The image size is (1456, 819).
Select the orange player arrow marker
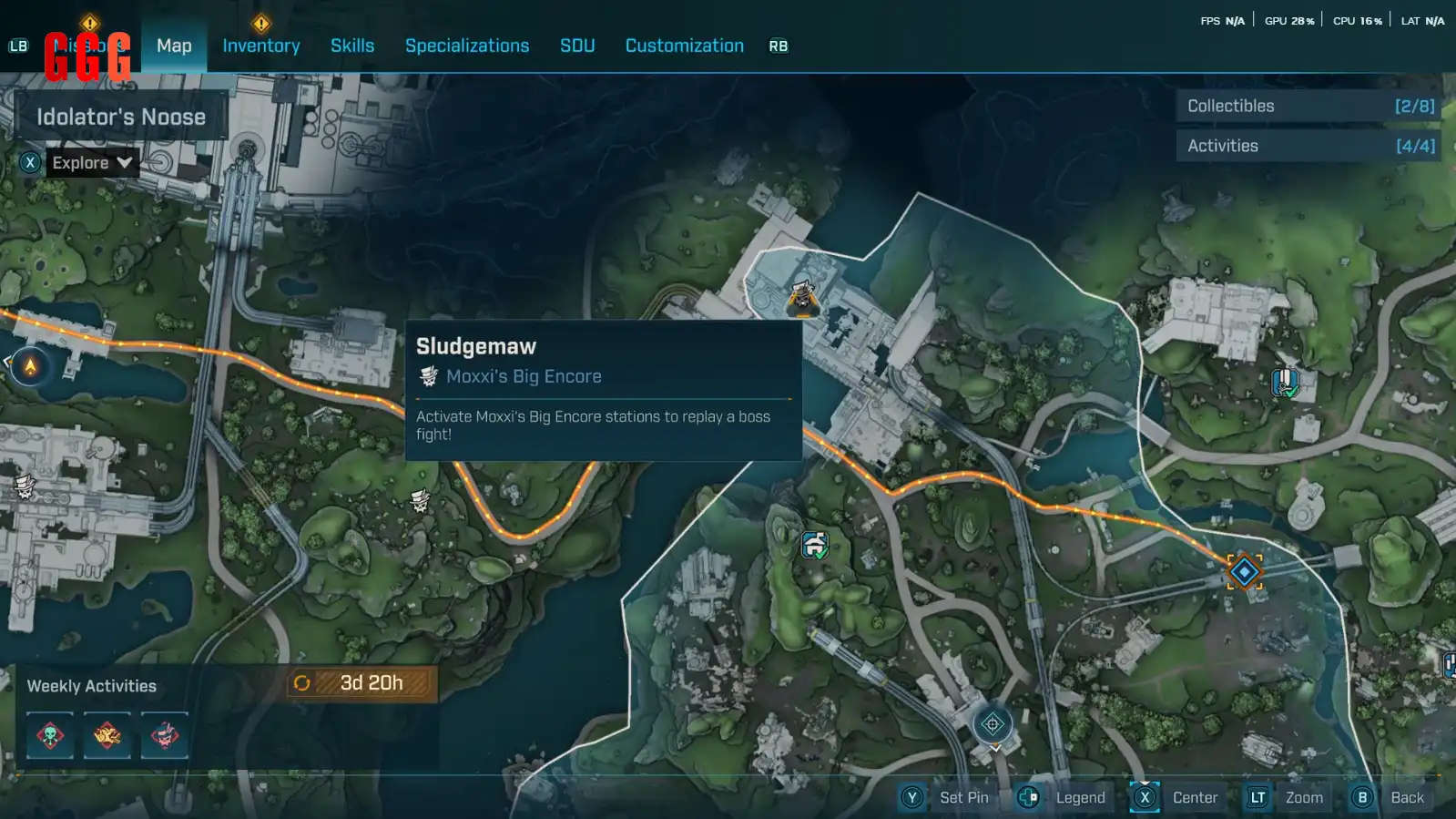pos(30,366)
